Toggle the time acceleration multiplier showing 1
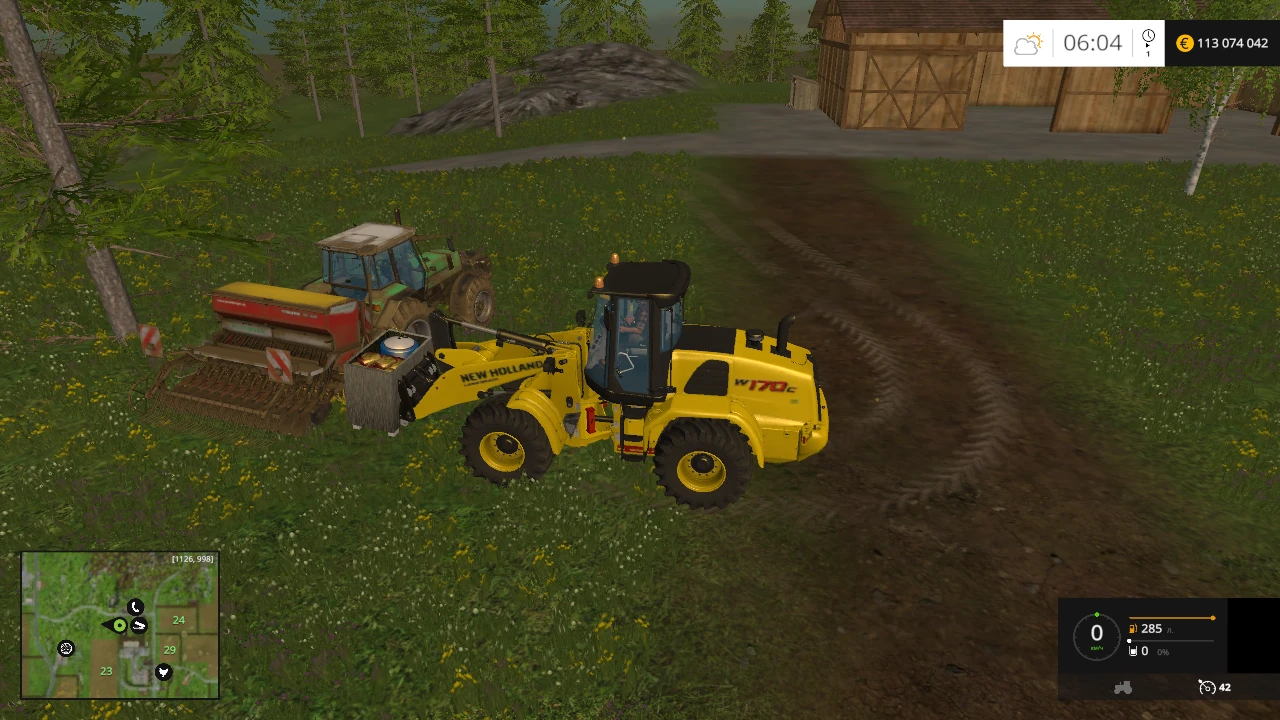This screenshot has height=720, width=1280. click(1147, 52)
